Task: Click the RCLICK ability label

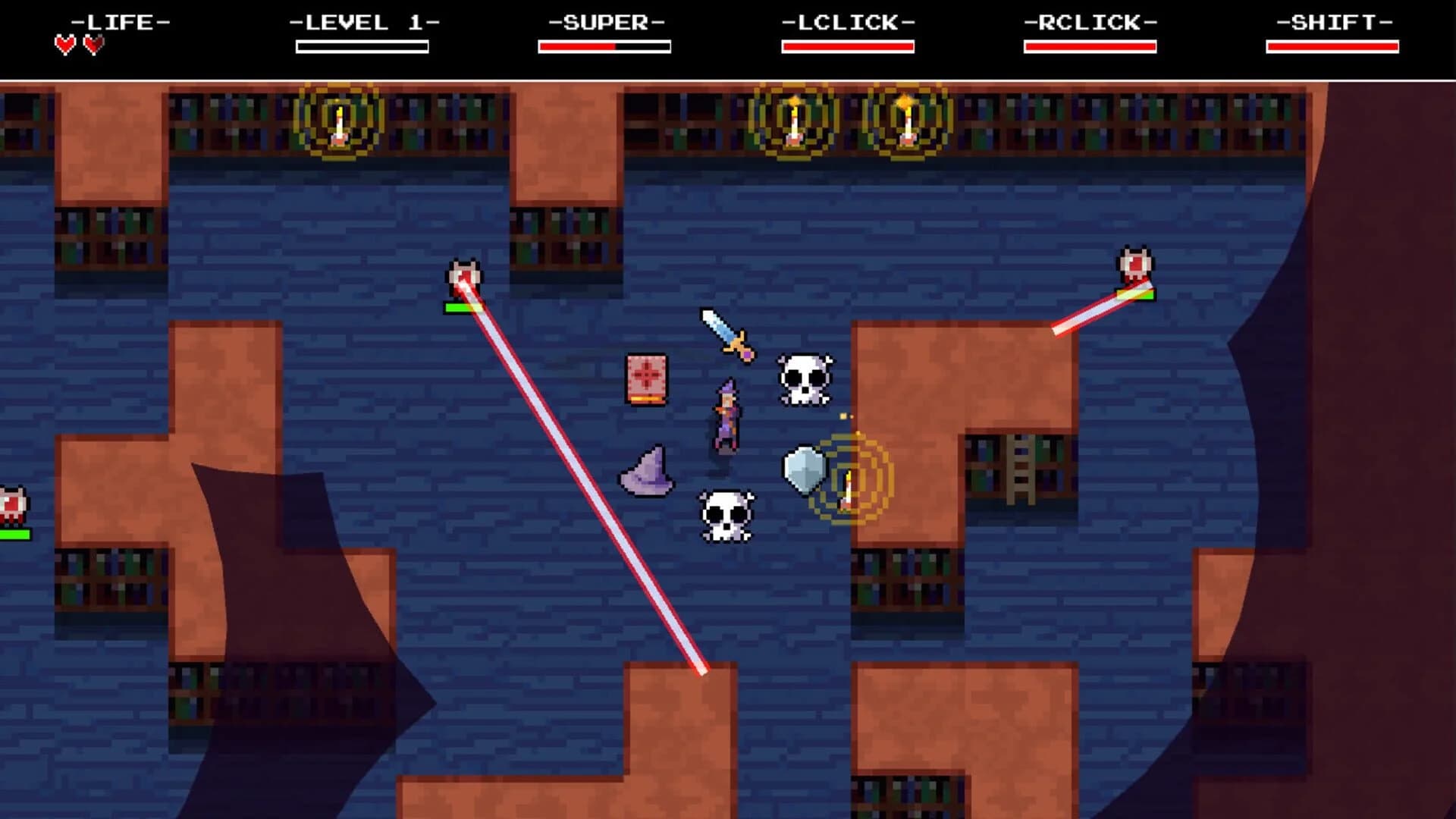Action: 1090,22
